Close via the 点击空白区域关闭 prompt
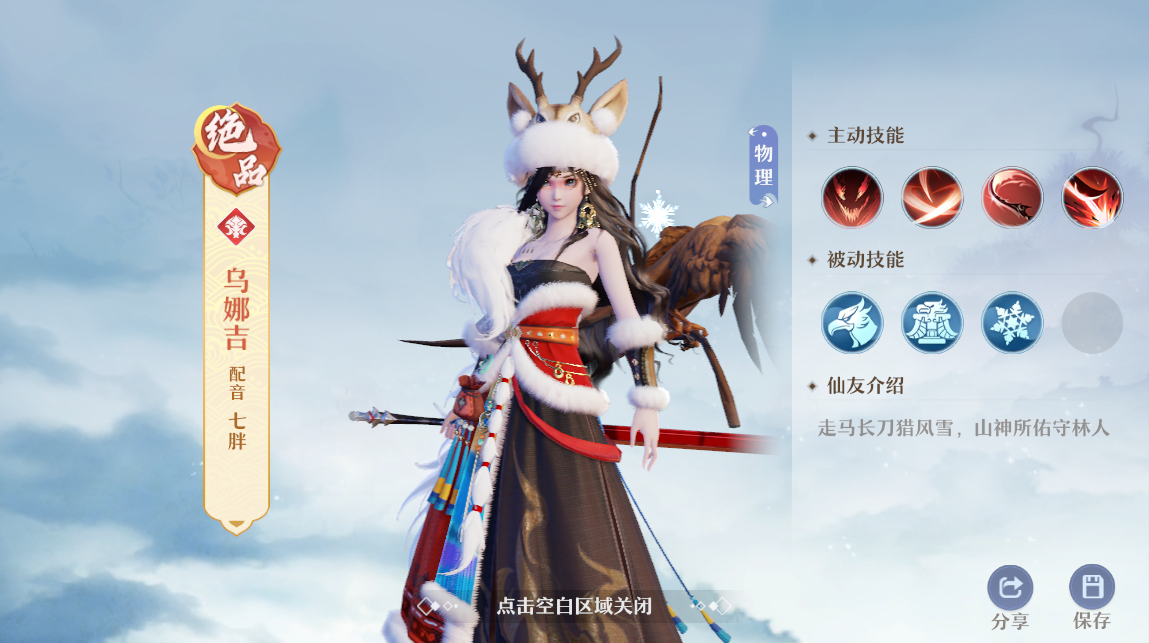Screen dimensions: 1149x643 (574, 606)
